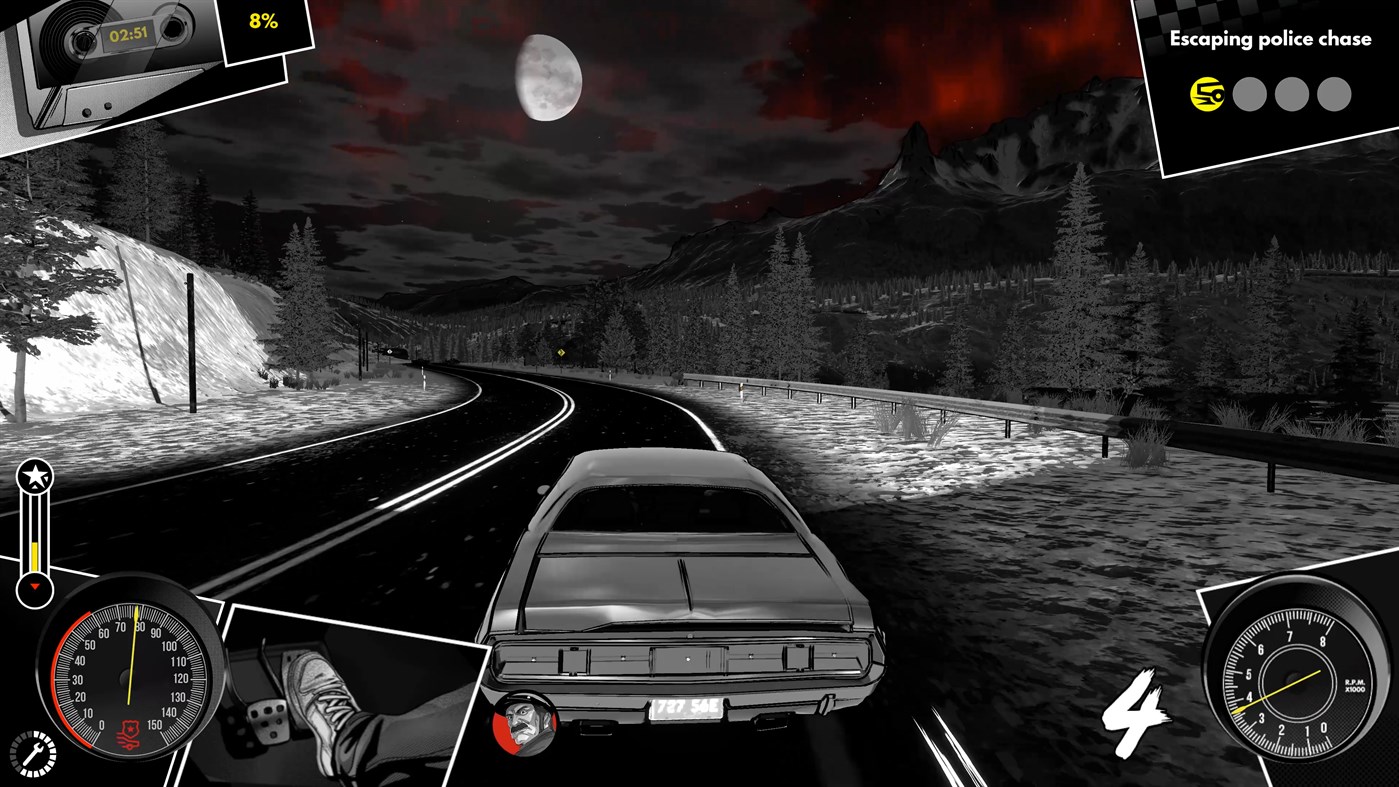
Task: Click the sheriff star badge icon
Action: tap(33, 477)
